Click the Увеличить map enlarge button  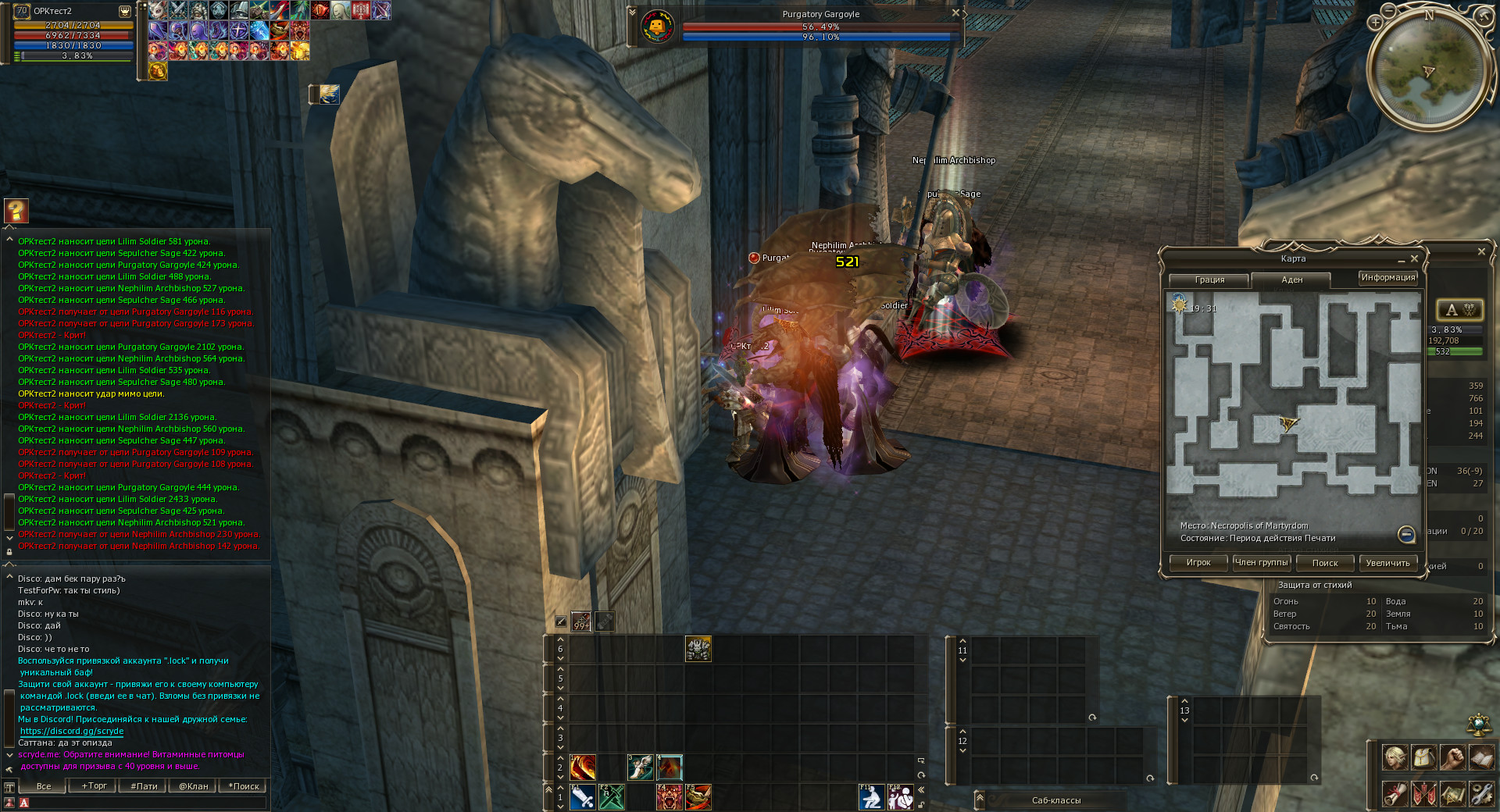(1387, 563)
